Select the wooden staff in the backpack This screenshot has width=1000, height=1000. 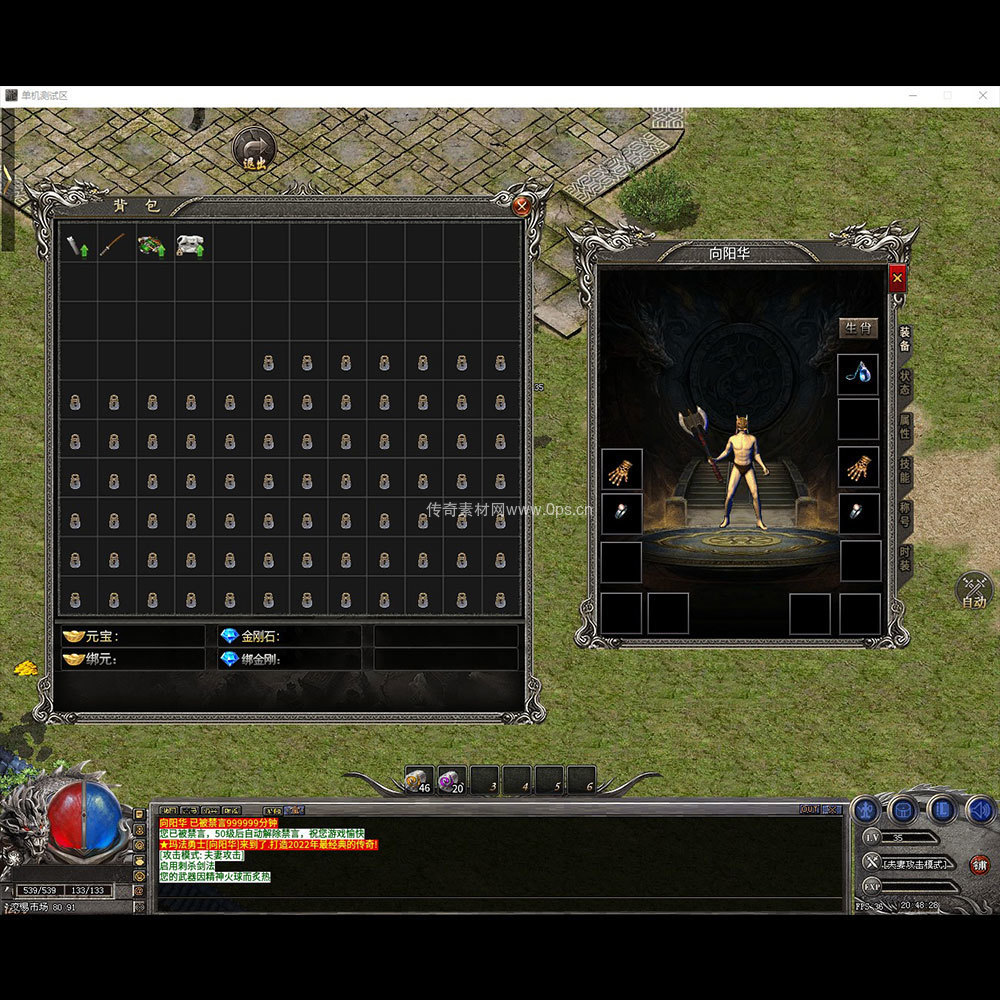pyautogui.click(x=115, y=244)
